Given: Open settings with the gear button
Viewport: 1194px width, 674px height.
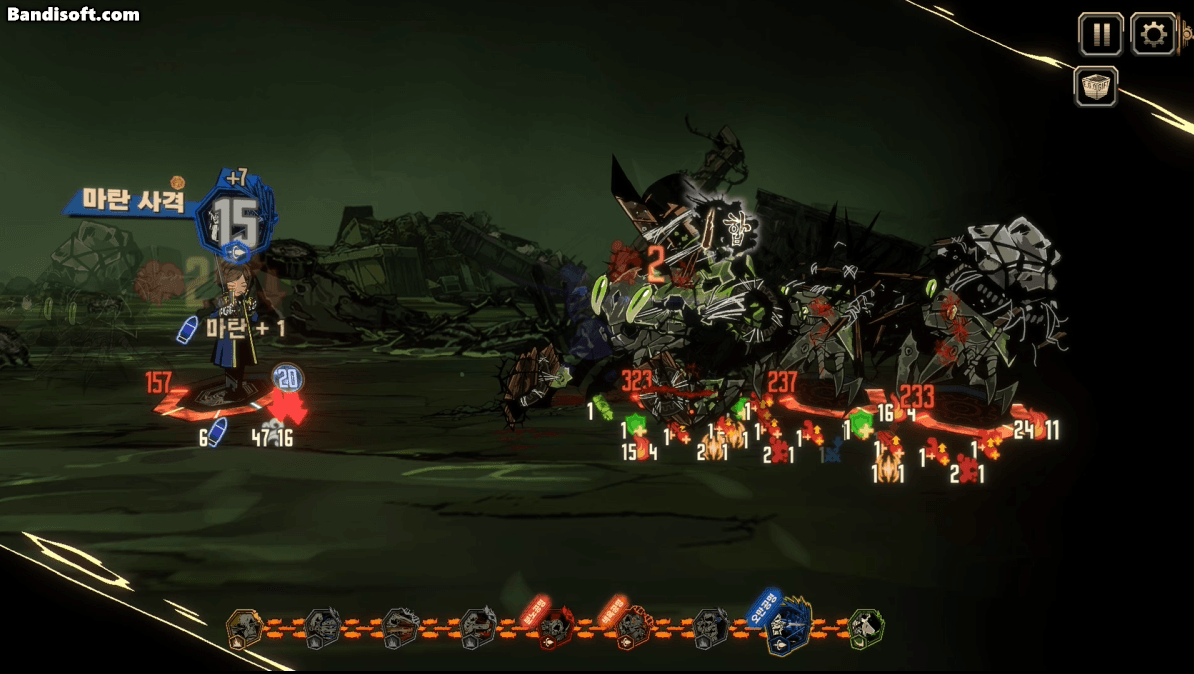Looking at the screenshot, I should [x=1153, y=35].
